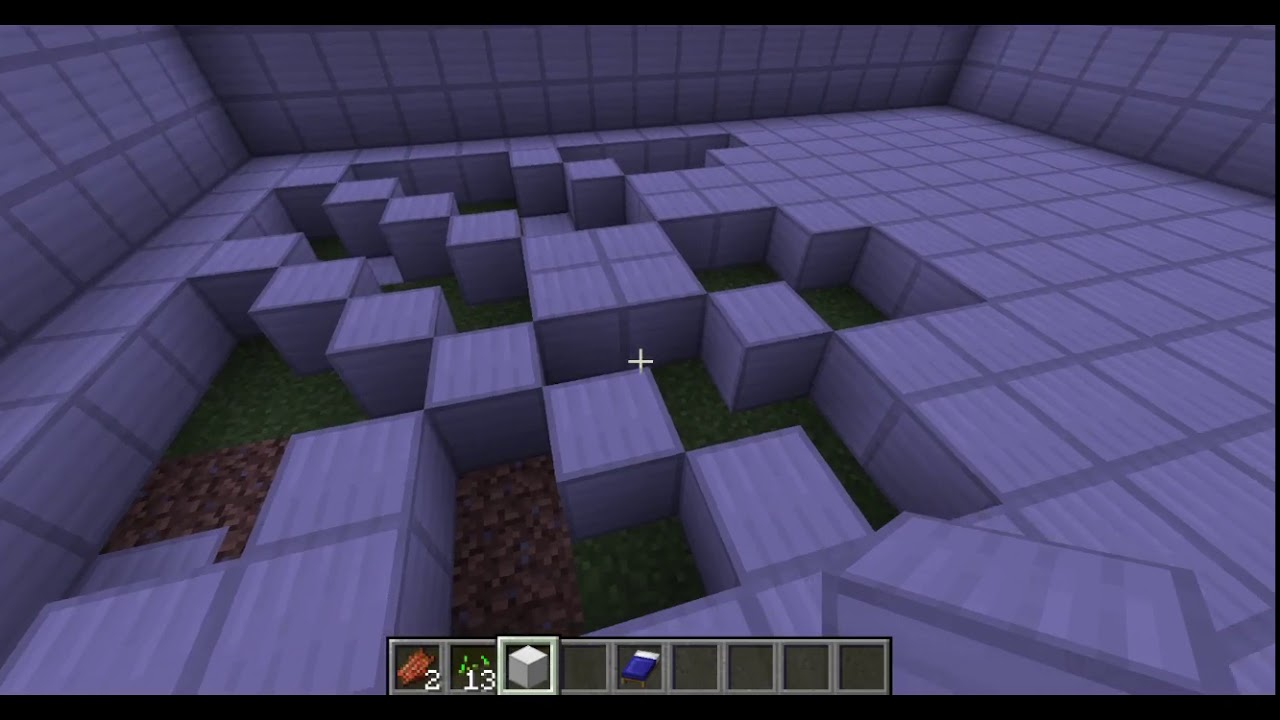The height and width of the screenshot is (720, 1280).
Task: Select the wheat seeds item
Action: tap(471, 663)
